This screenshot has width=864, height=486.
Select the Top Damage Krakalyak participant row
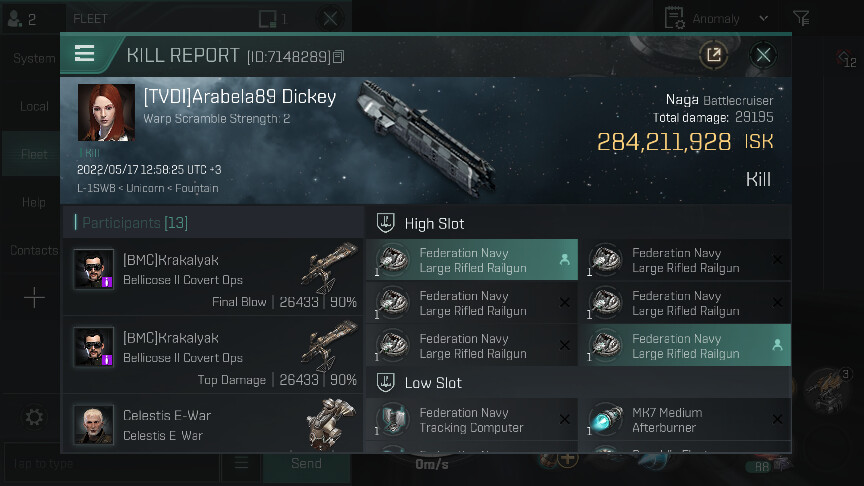pyautogui.click(x=213, y=358)
